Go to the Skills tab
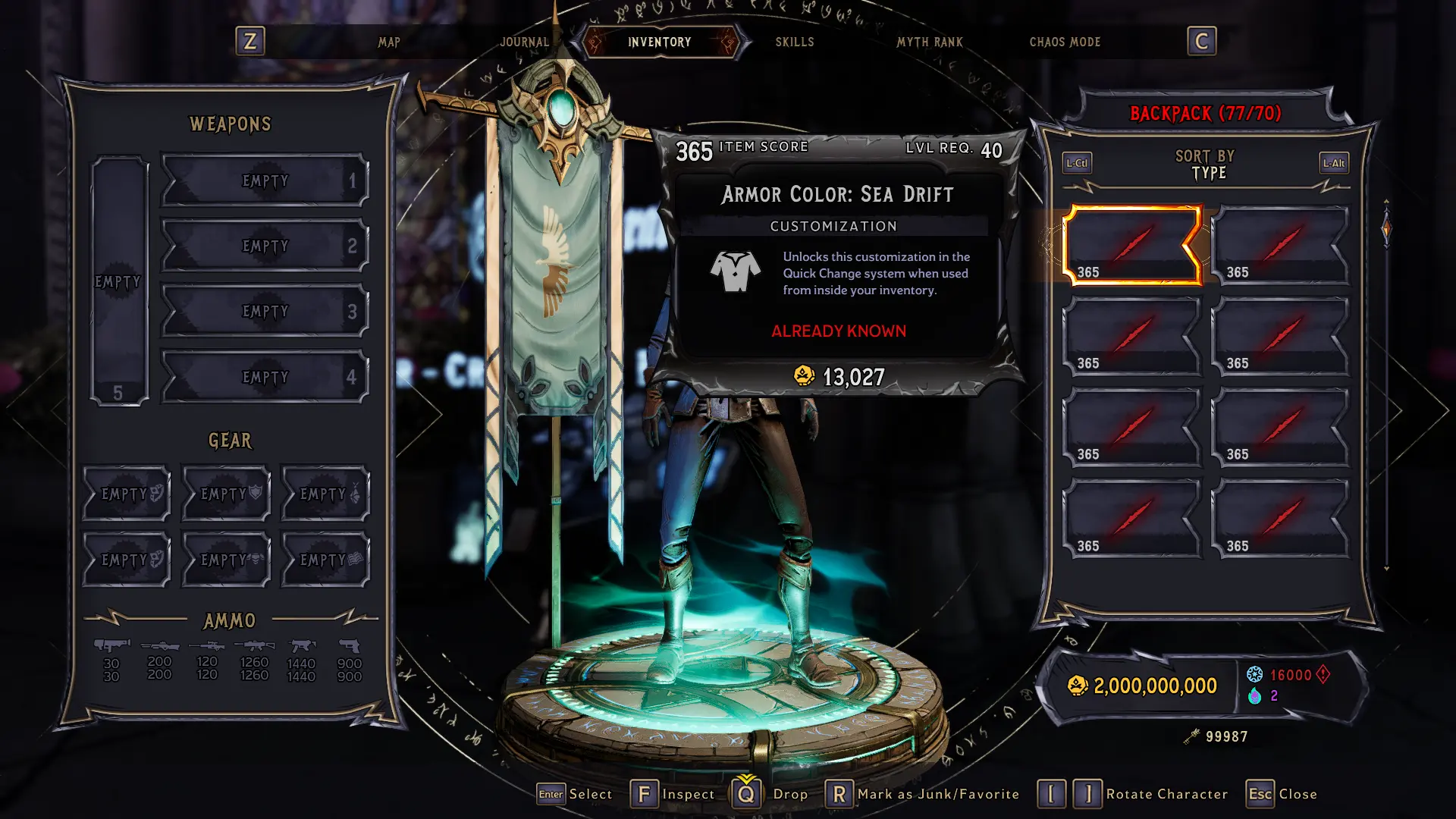Screen dimensions: 1456x819 (794, 42)
